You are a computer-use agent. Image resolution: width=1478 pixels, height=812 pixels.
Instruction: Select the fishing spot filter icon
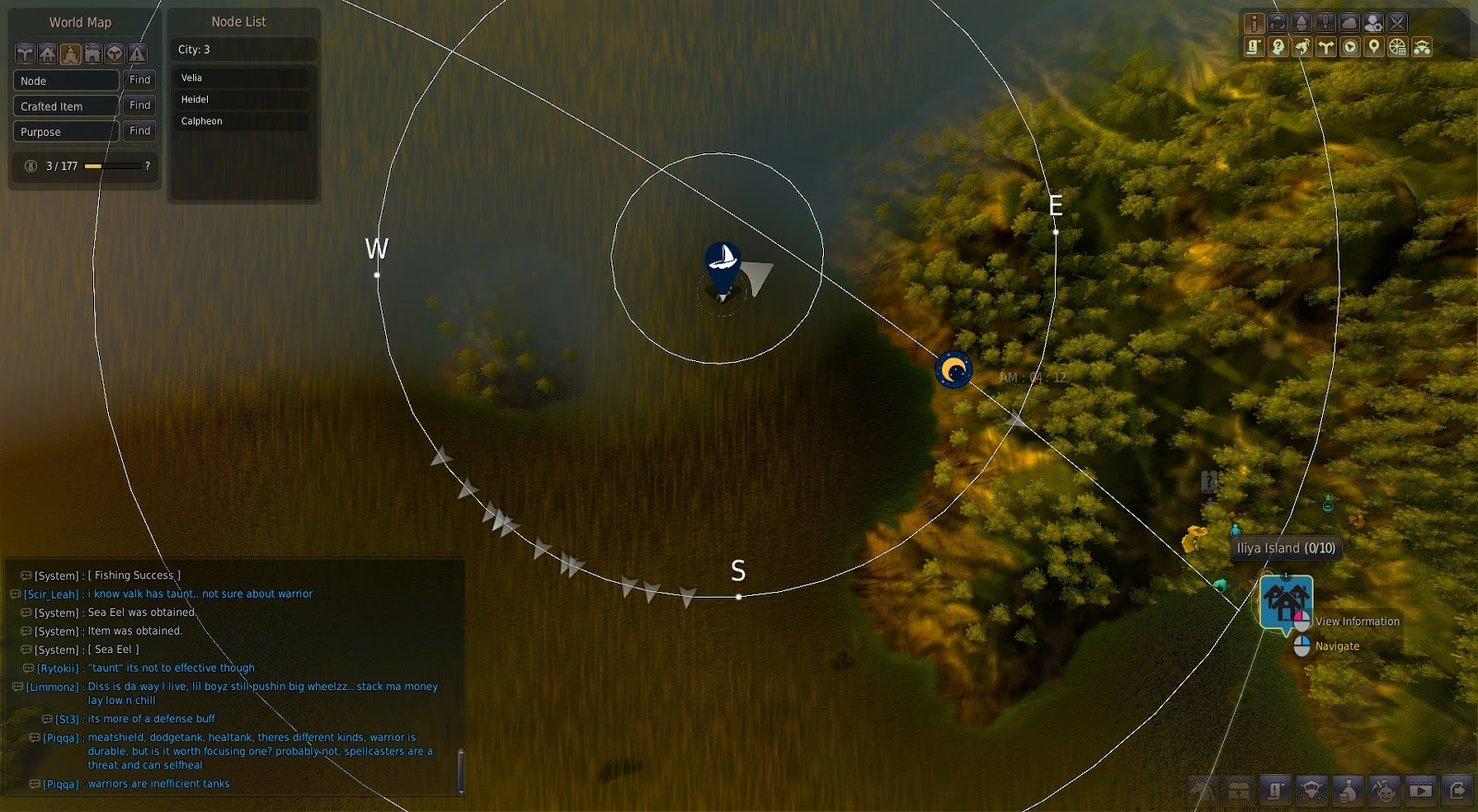(x=1302, y=47)
